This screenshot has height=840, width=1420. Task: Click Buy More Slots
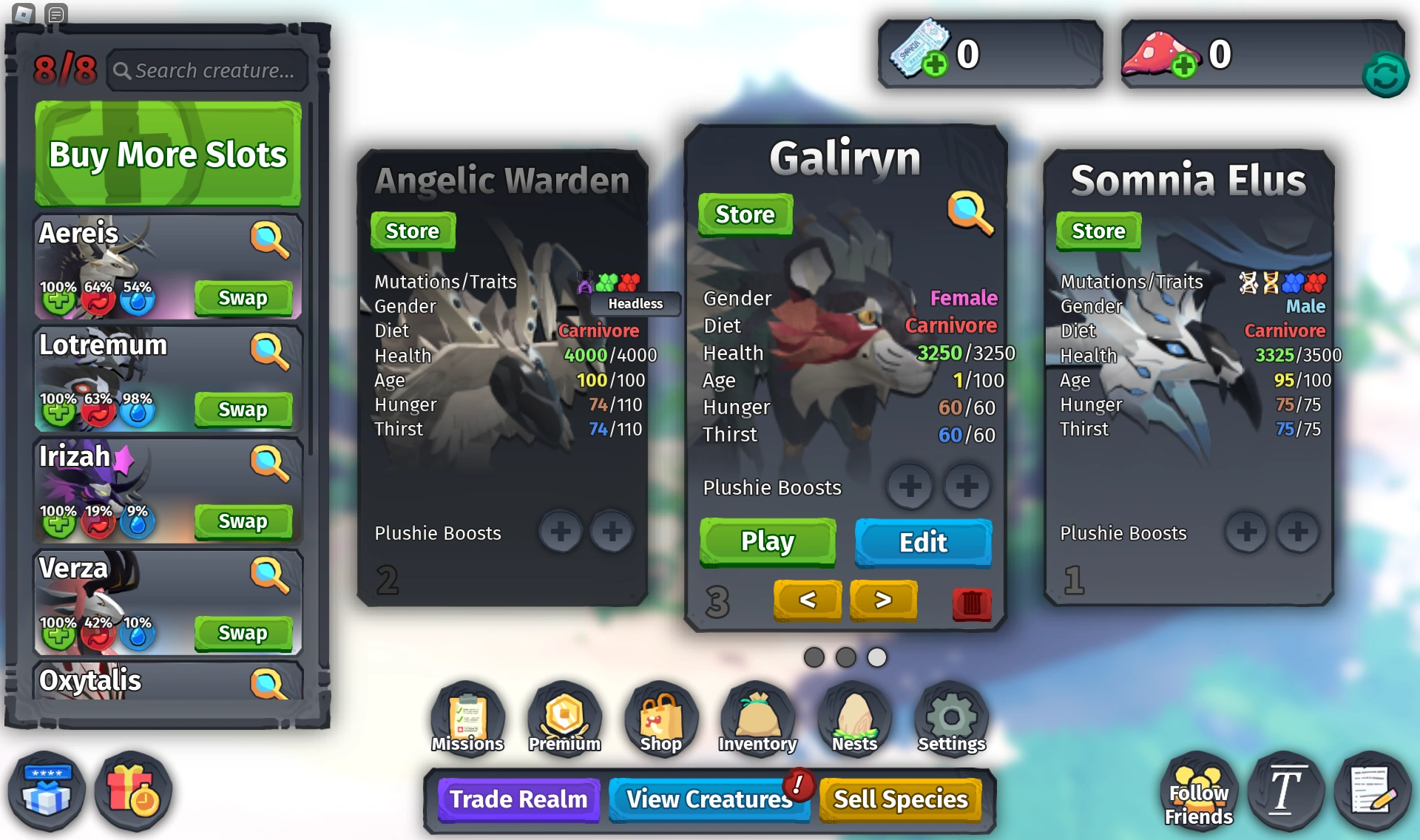167,155
